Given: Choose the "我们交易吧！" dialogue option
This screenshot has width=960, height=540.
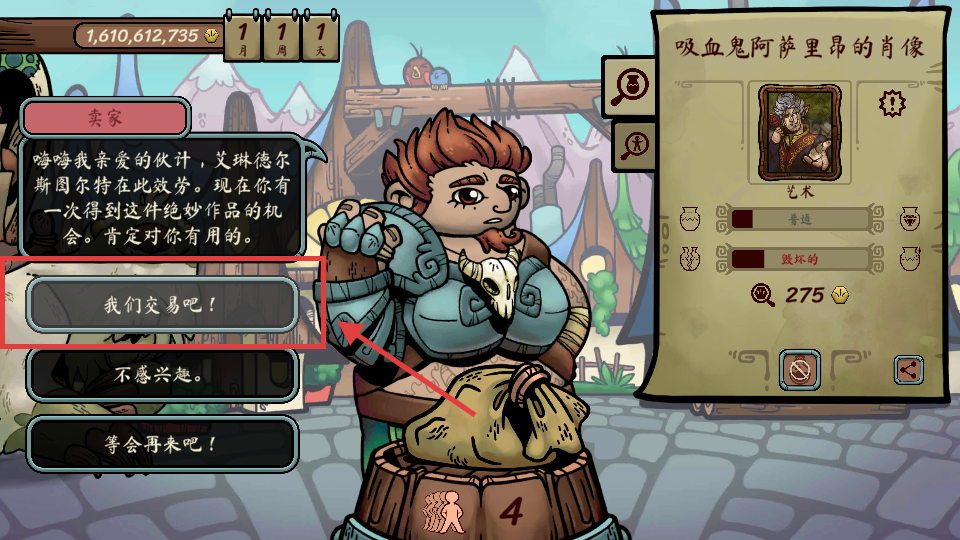Looking at the screenshot, I should pos(162,304).
